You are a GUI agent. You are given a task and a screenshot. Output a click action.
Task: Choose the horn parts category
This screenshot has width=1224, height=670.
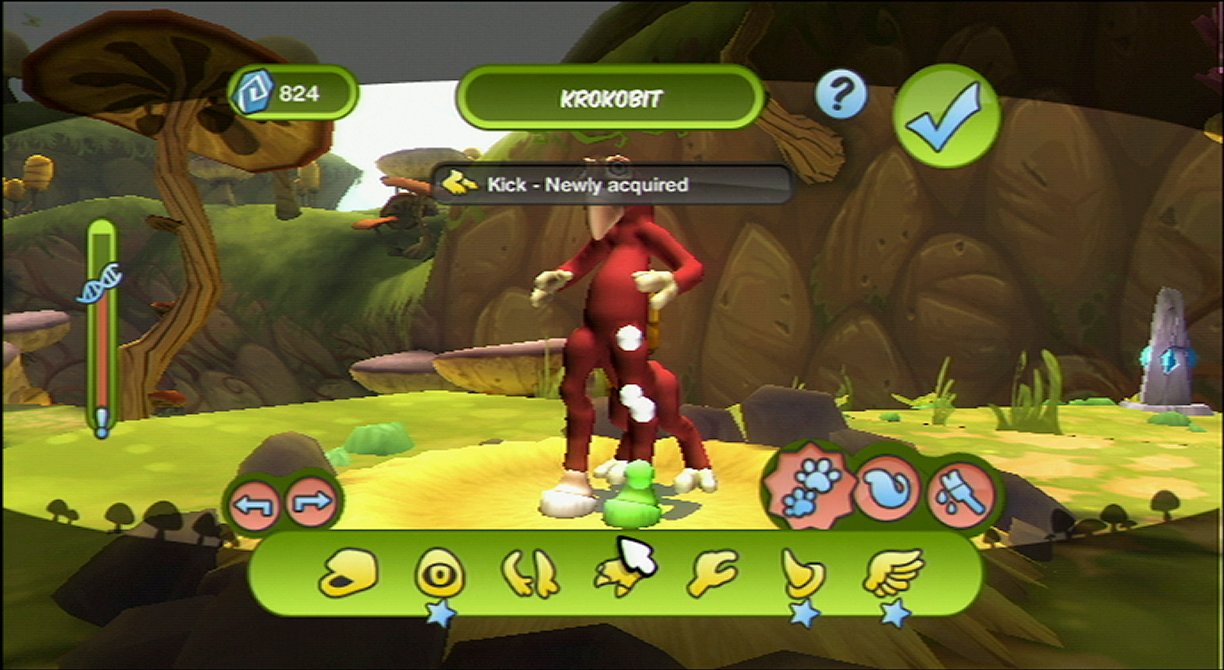(803, 575)
